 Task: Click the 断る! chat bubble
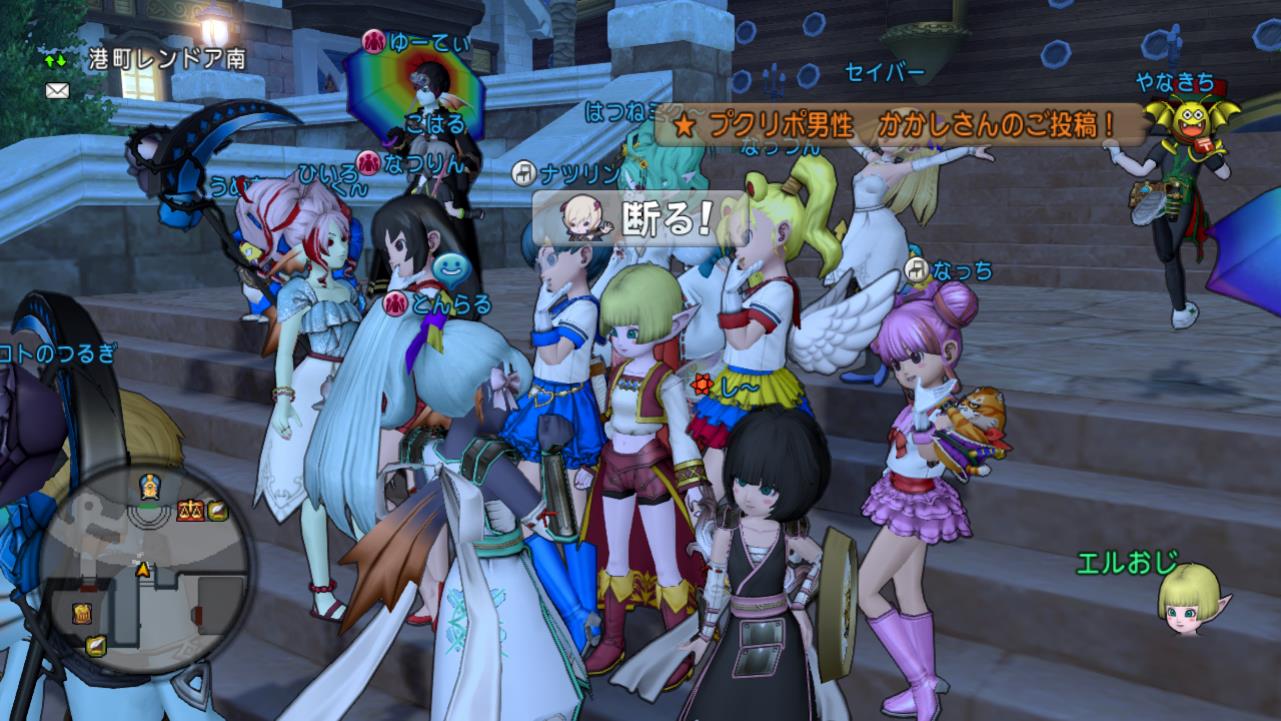(640, 219)
